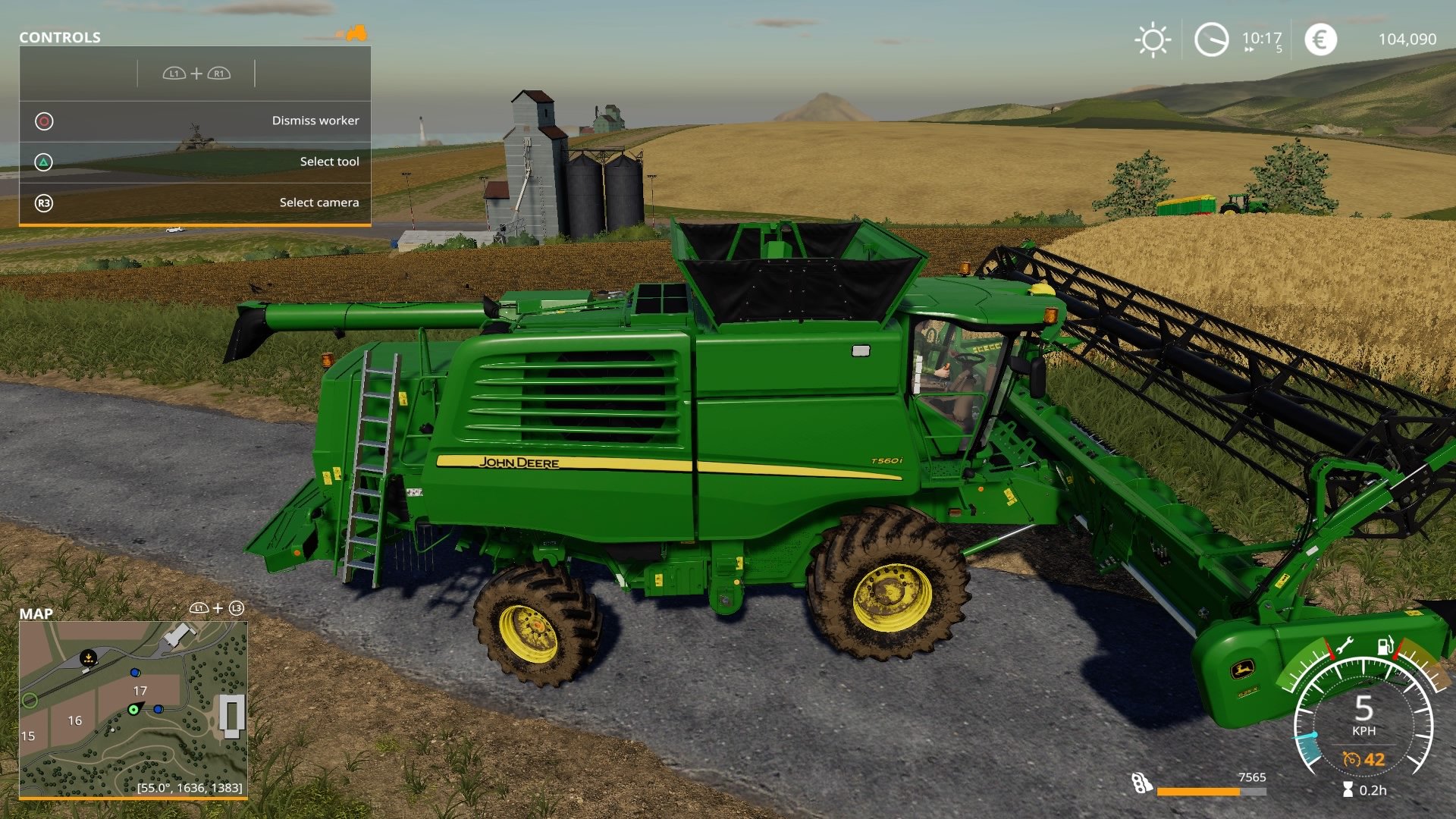
Task: Choose the Select camera action
Action: tap(318, 202)
